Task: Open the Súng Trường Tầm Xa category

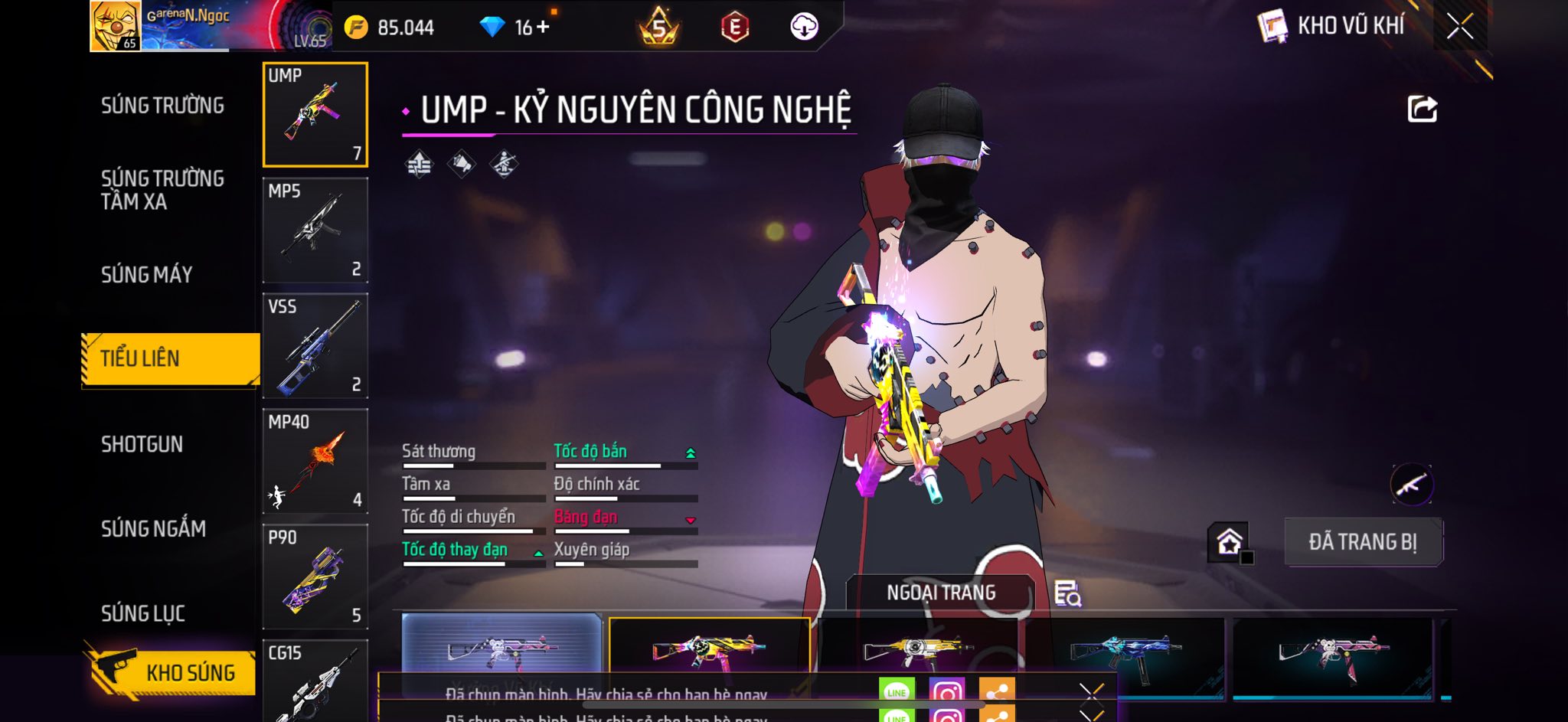Action: (162, 190)
